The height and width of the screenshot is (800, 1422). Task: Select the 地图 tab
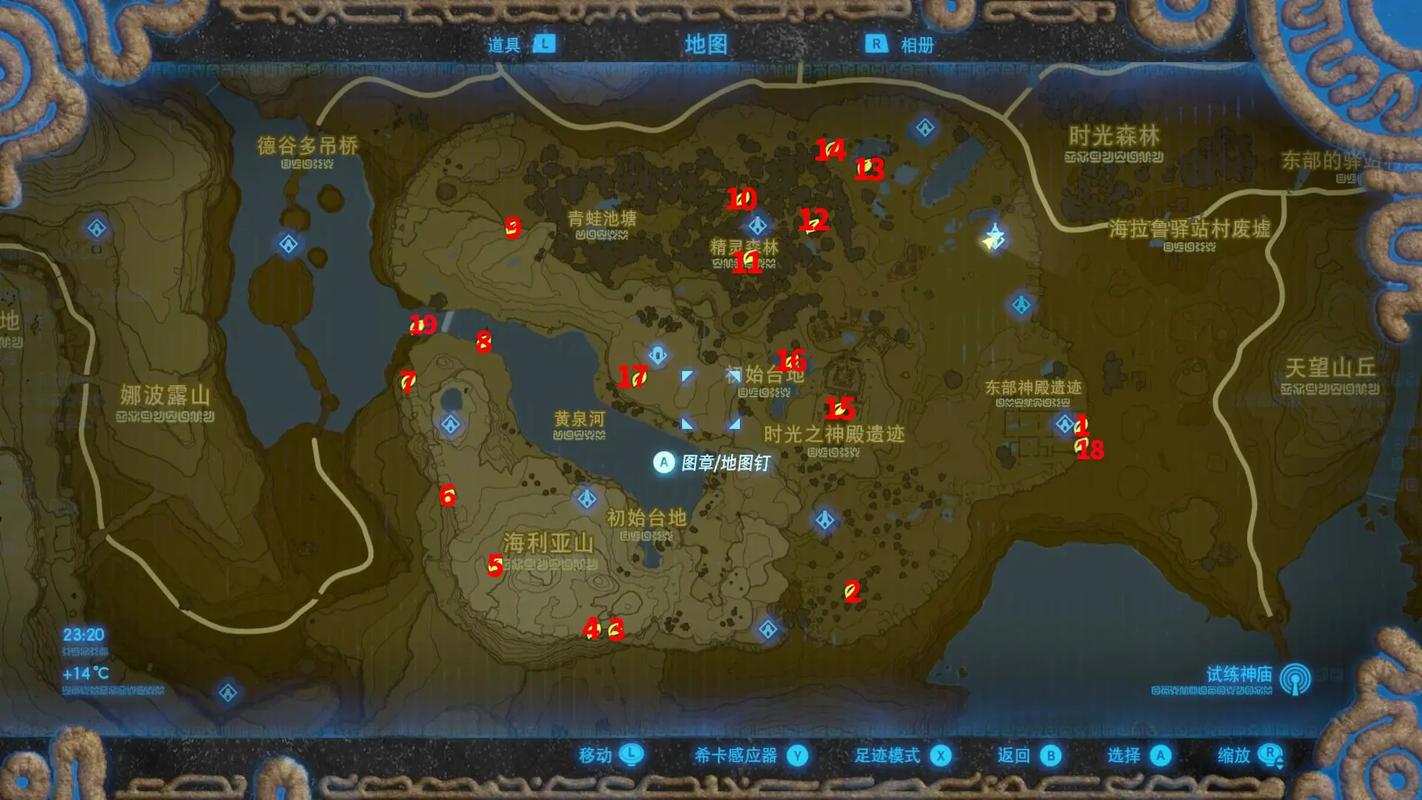[706, 44]
